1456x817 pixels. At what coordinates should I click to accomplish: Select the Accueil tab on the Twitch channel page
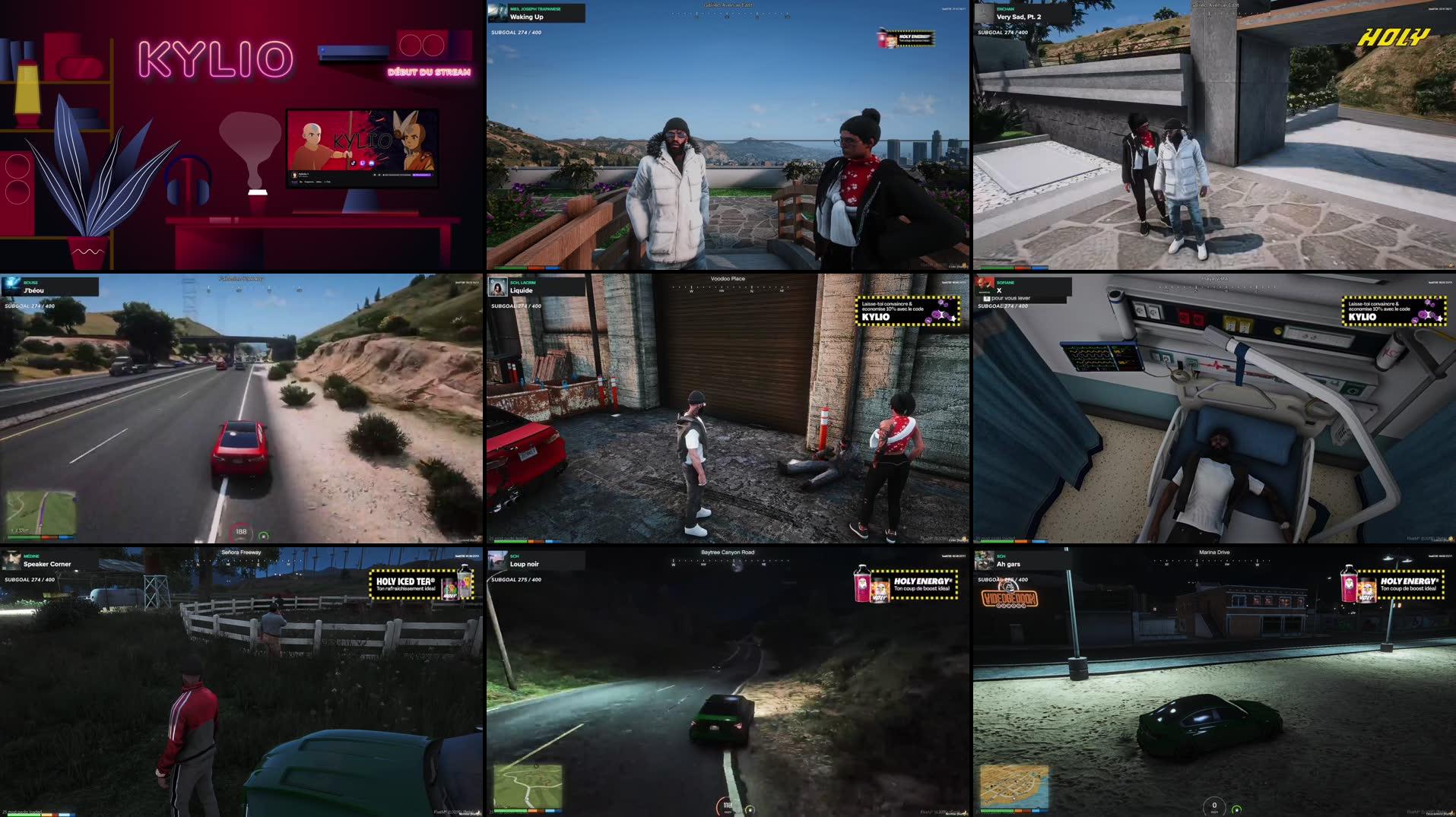(294, 182)
